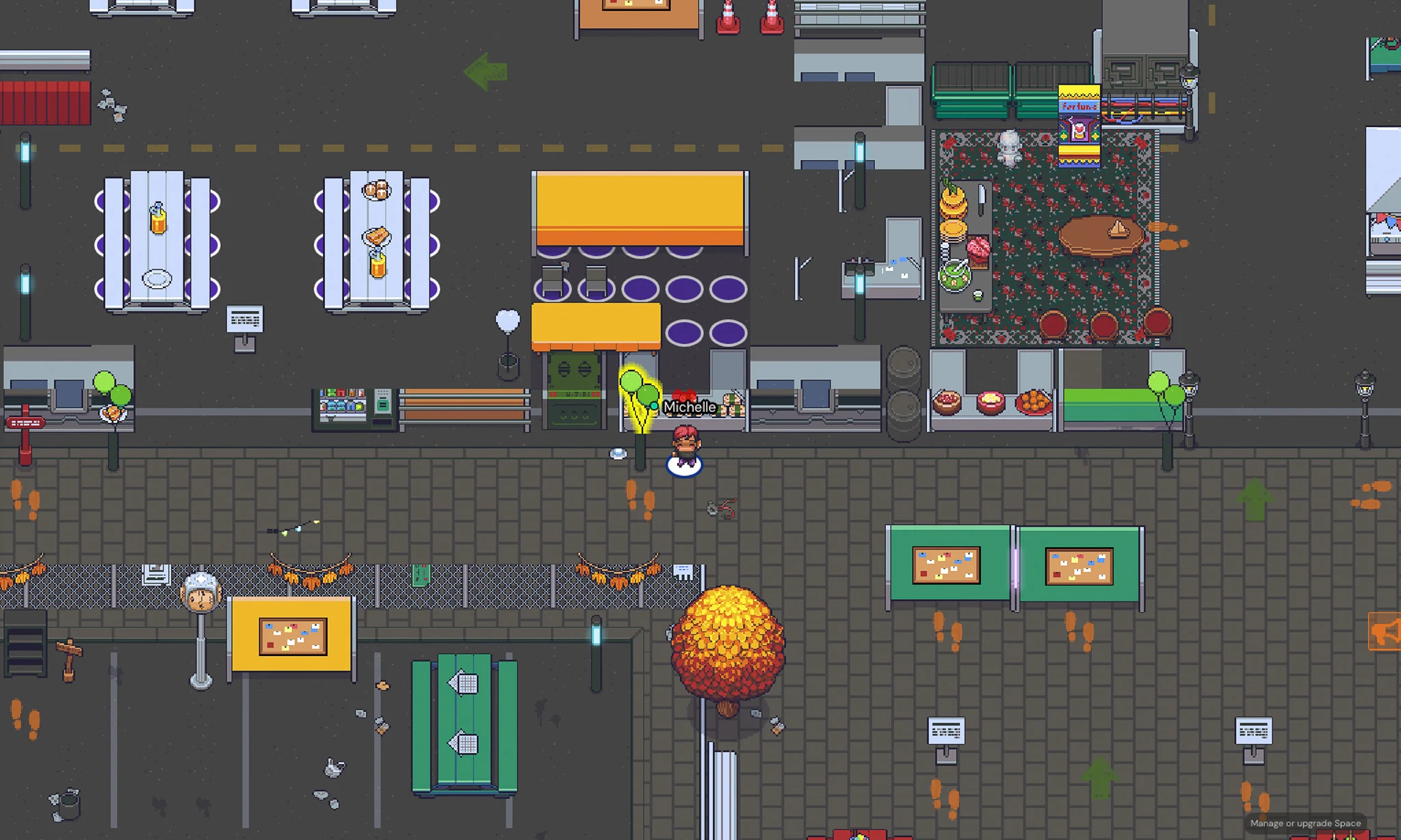Click Michelle's name tag

[691, 407]
